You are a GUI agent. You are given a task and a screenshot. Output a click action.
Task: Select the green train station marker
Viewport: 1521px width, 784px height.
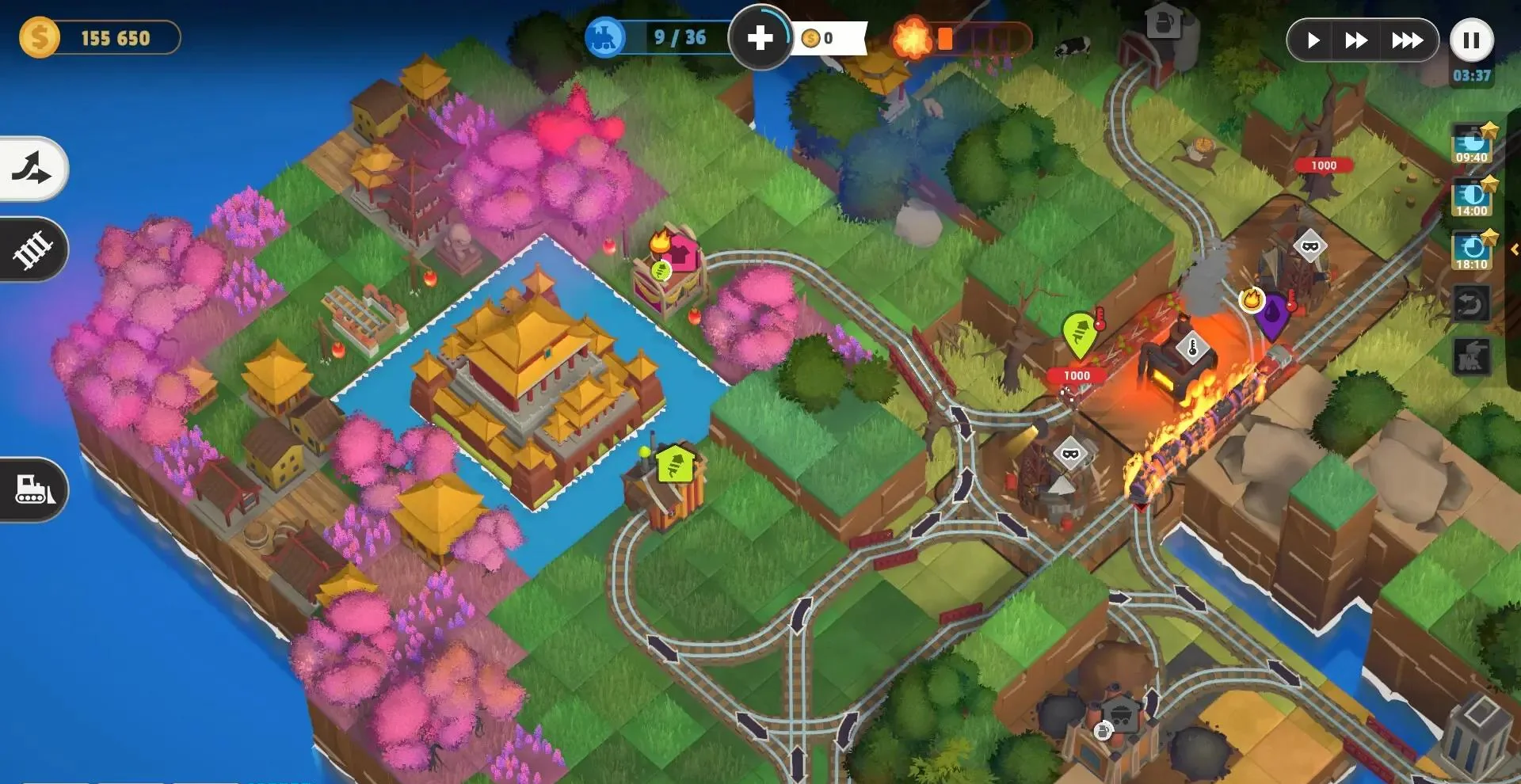[x=674, y=465]
